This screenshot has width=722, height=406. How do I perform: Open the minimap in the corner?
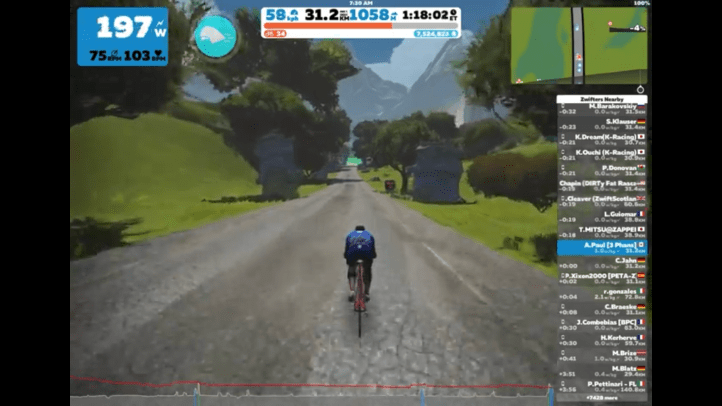click(578, 45)
